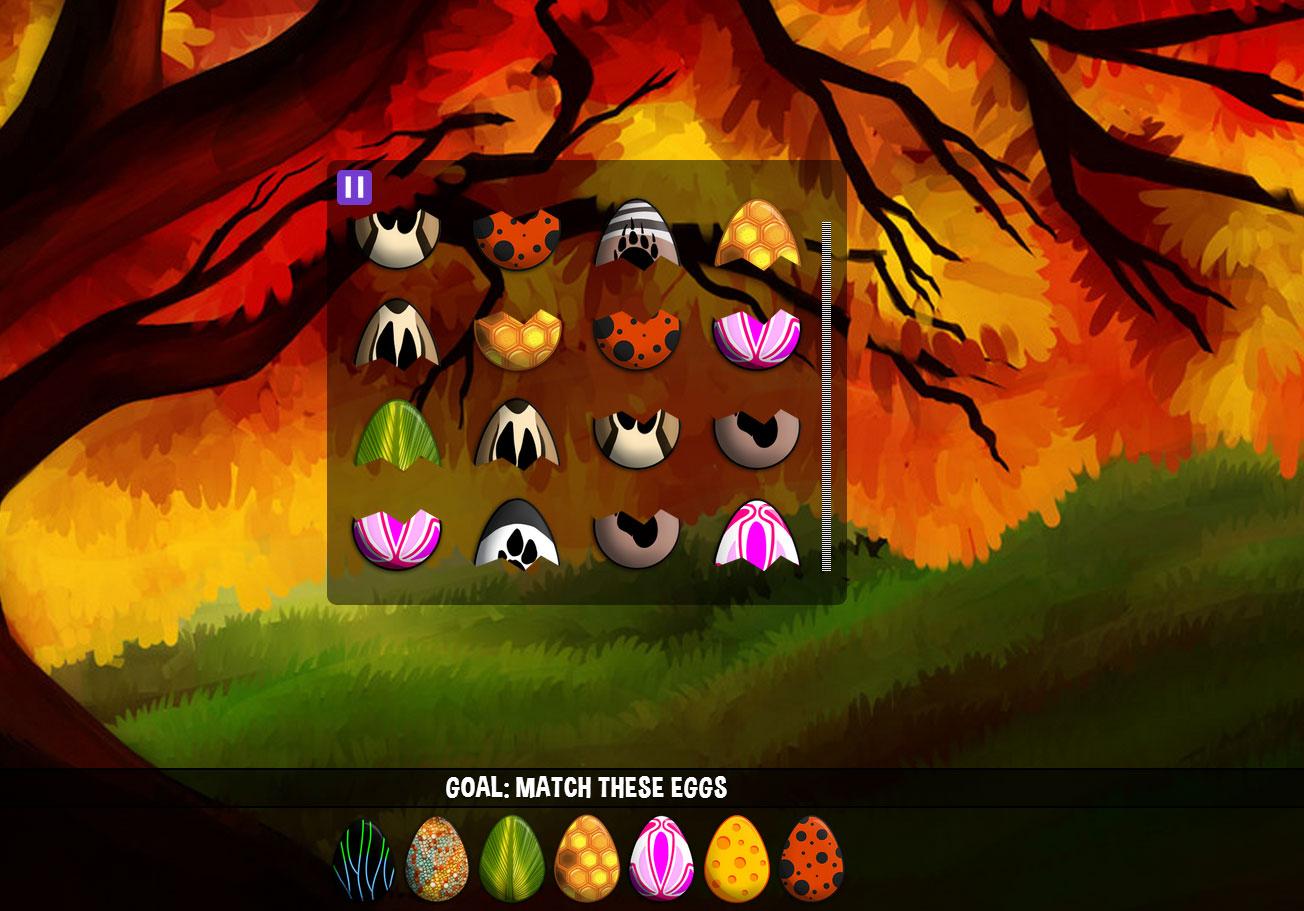Select the golden honeycomb egg in second row

(519, 335)
